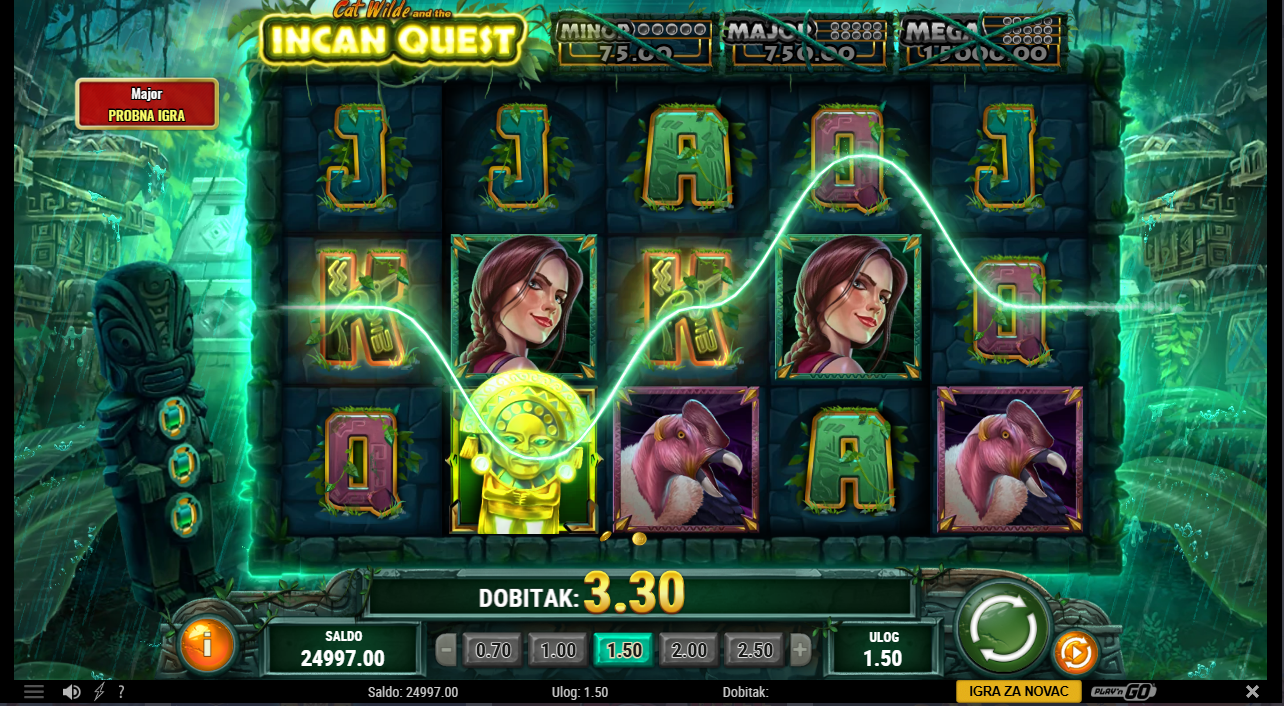Open the orange info paytable button

[x=207, y=645]
